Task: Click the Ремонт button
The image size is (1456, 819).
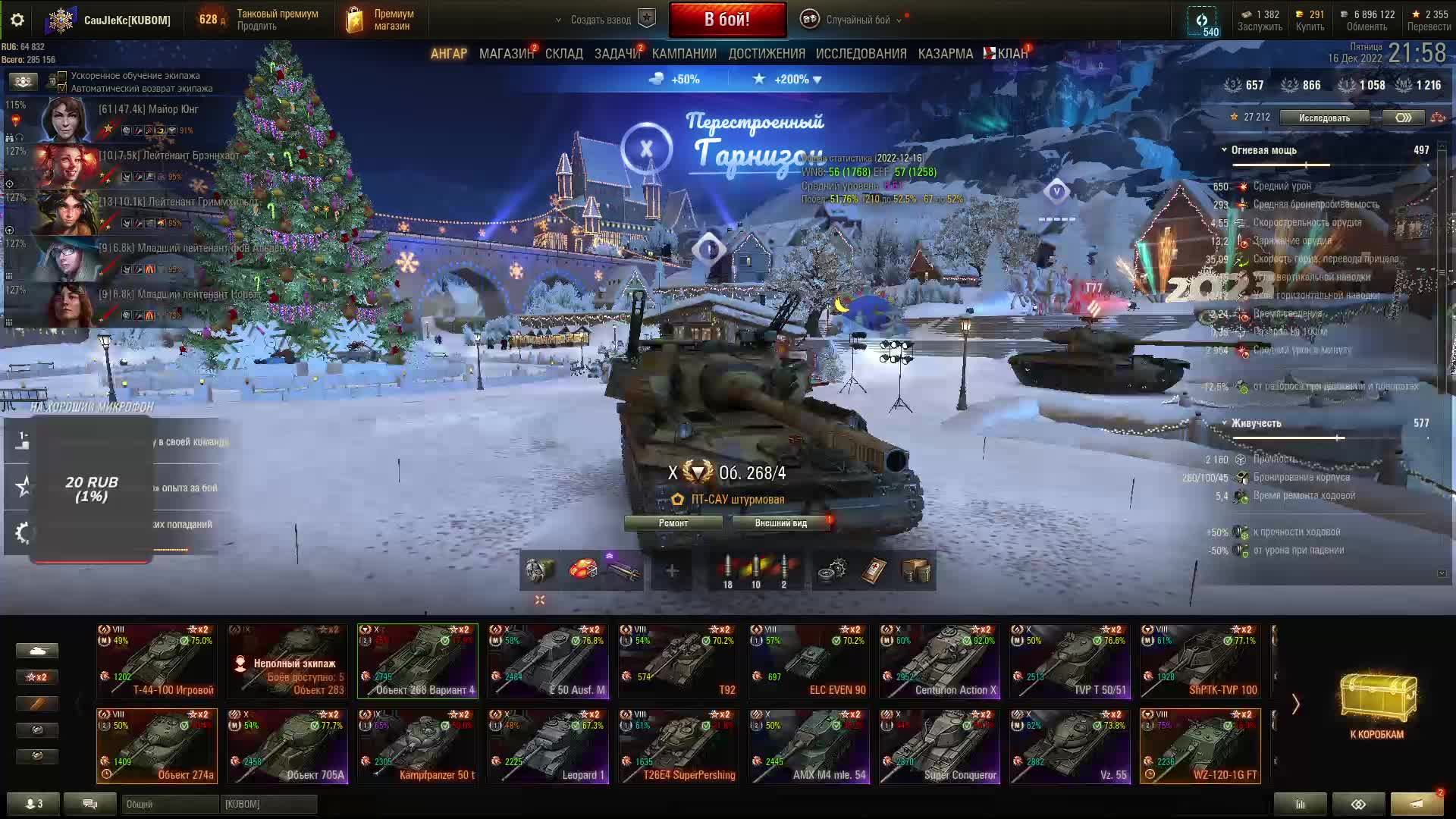Action: click(x=673, y=523)
